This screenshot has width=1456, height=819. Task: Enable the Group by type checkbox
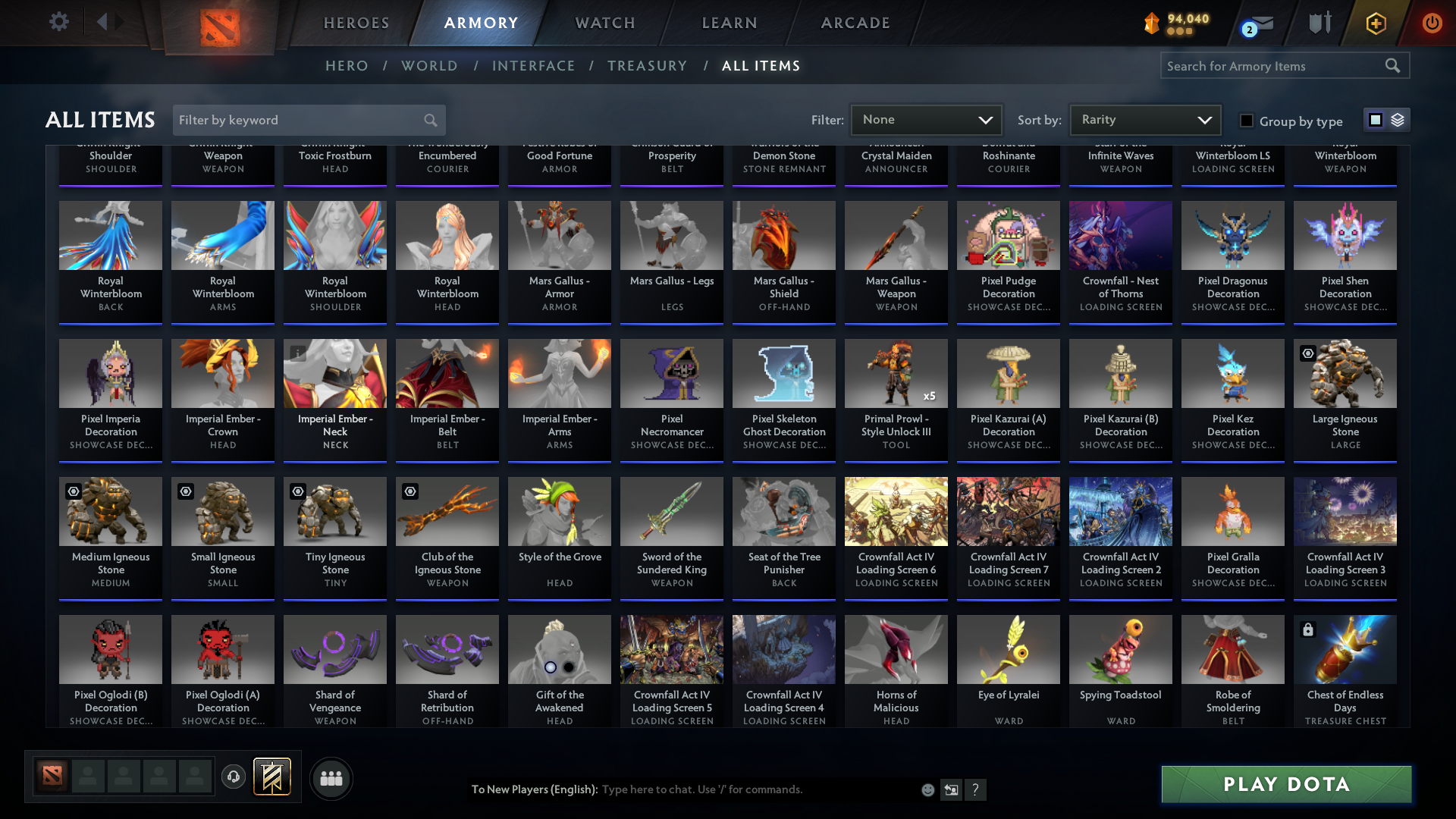pyautogui.click(x=1246, y=121)
